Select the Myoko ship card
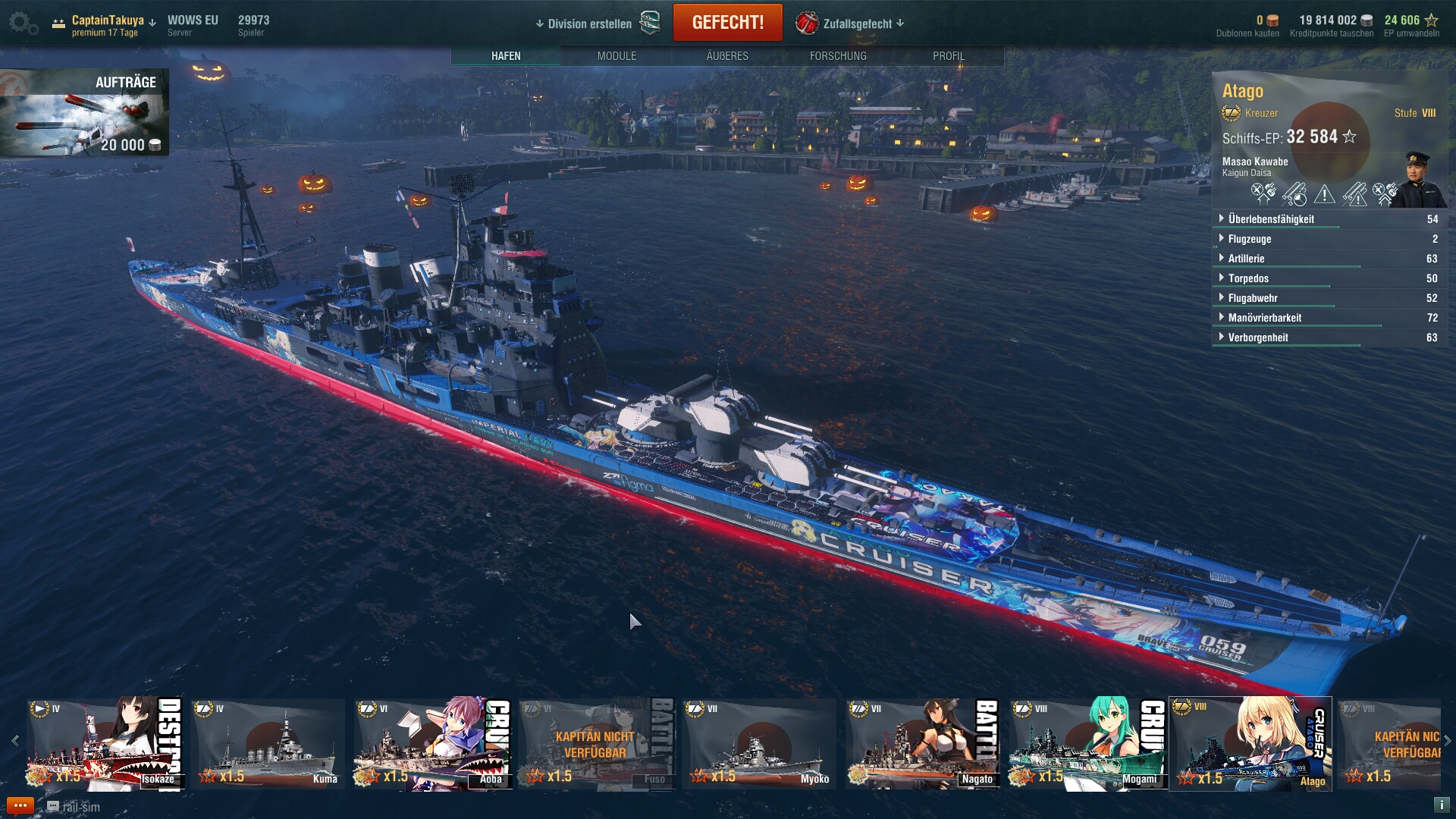 [759, 744]
